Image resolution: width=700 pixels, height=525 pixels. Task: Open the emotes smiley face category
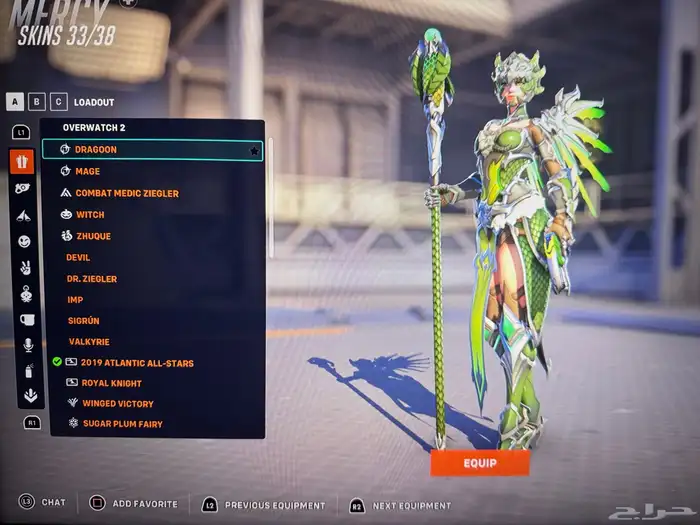click(x=24, y=241)
